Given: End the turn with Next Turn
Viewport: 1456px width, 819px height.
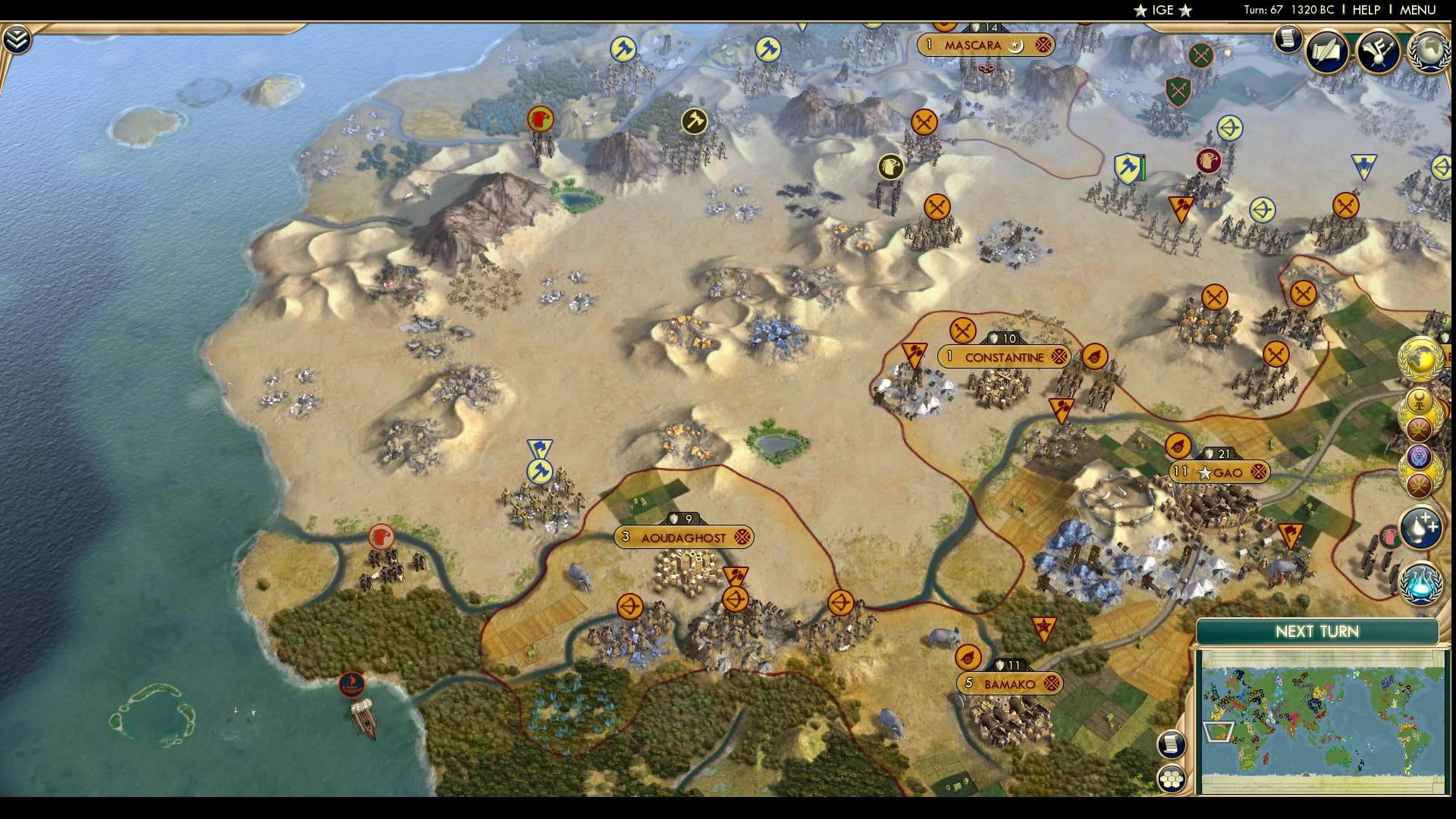Looking at the screenshot, I should coord(1316,632).
